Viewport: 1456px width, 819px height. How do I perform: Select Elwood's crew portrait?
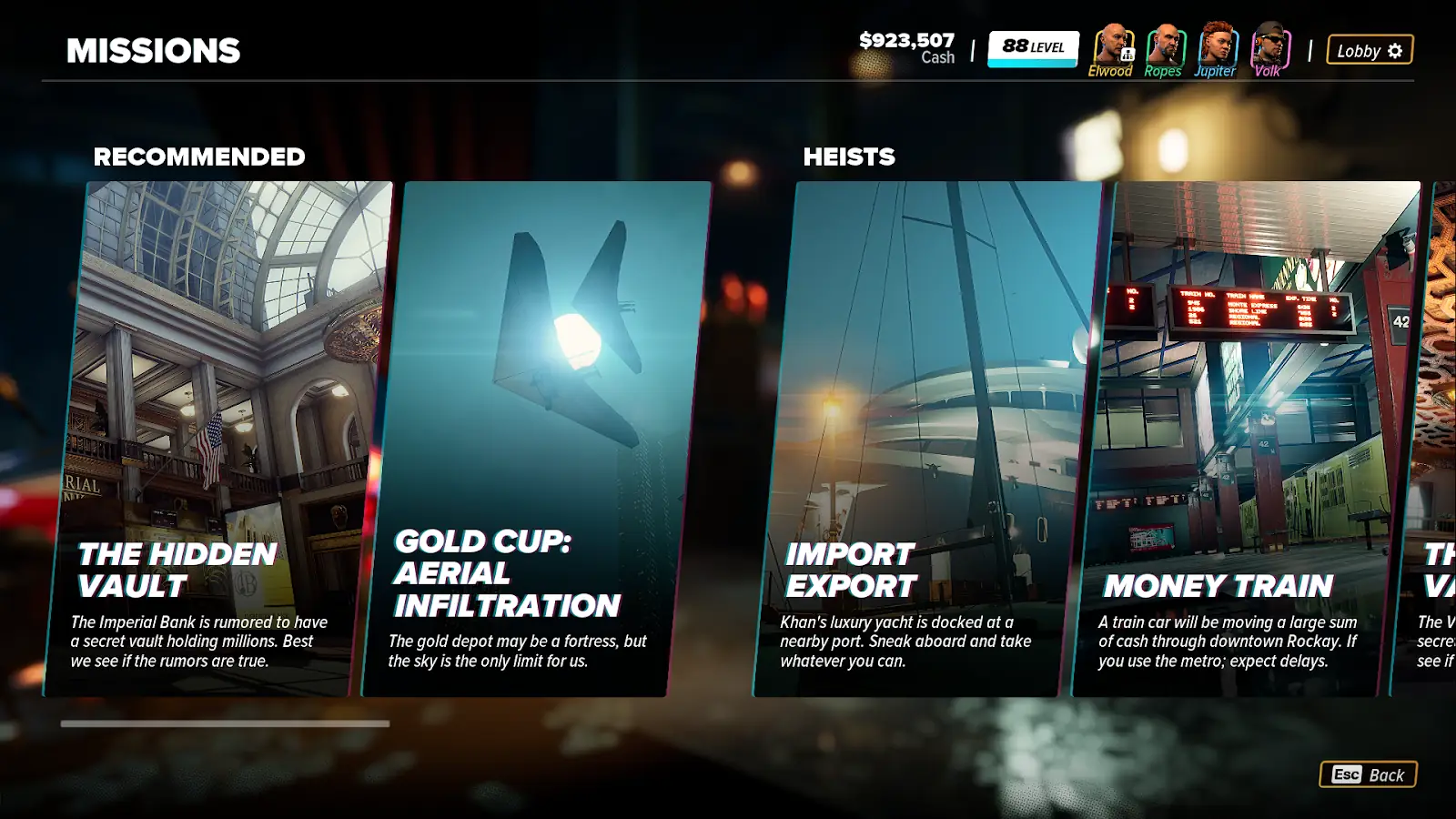[x=1111, y=45]
